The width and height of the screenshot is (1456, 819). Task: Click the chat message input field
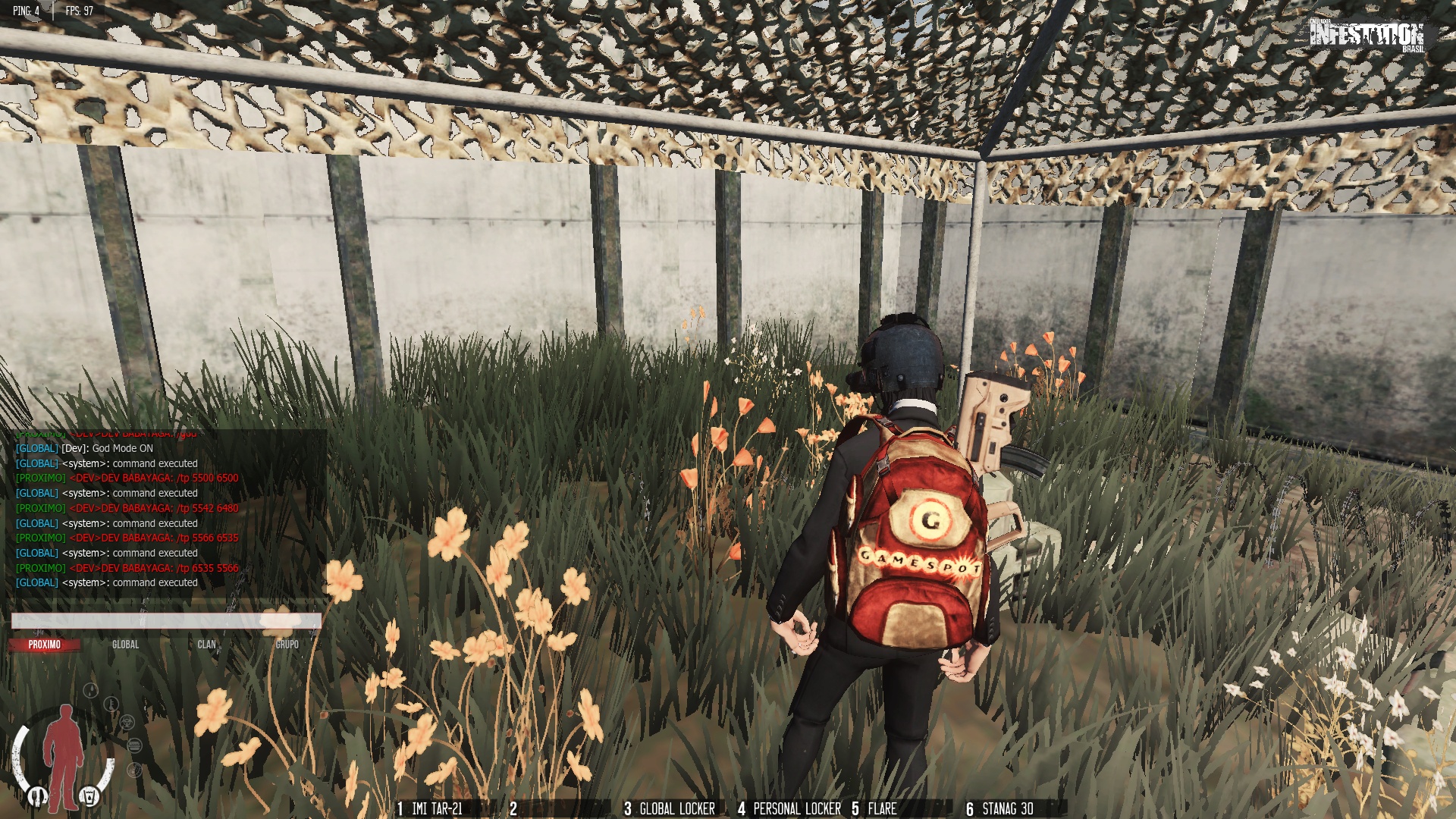(166, 621)
